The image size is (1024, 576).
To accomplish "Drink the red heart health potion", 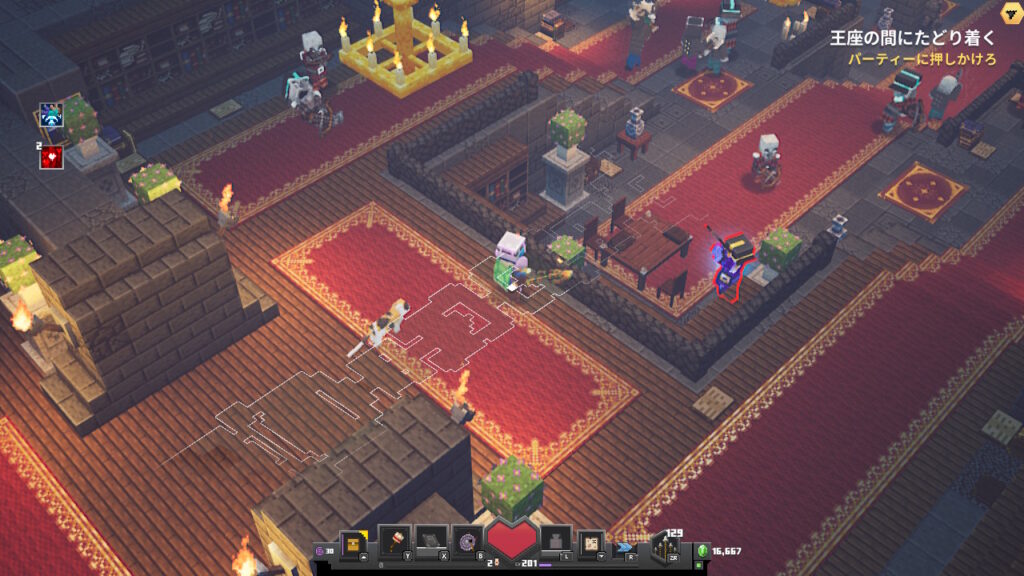I will [x=511, y=543].
